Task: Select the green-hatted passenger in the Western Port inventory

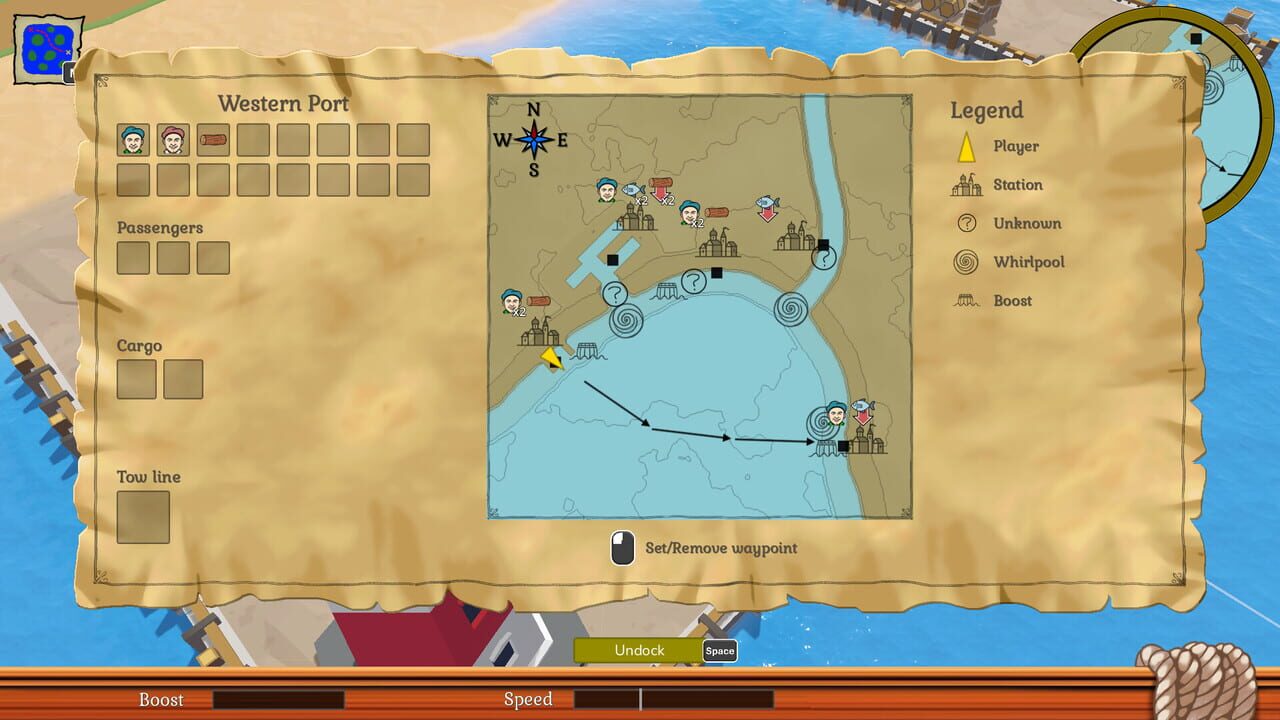Action: [x=132, y=139]
